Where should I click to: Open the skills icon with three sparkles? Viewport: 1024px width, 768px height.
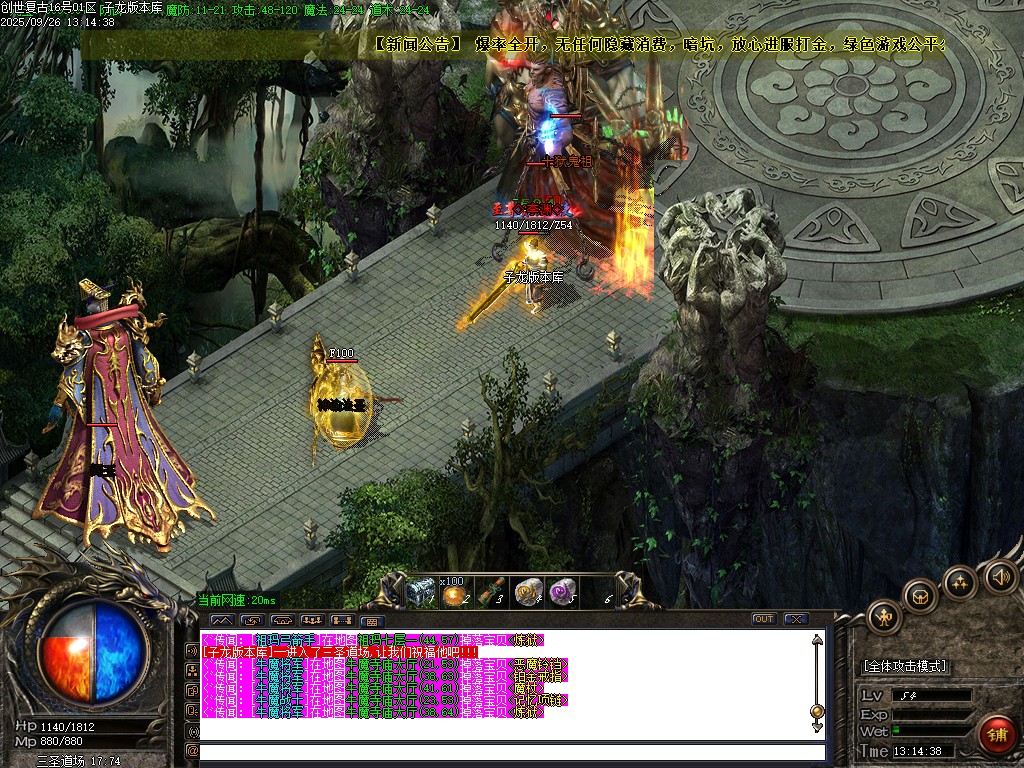(959, 582)
